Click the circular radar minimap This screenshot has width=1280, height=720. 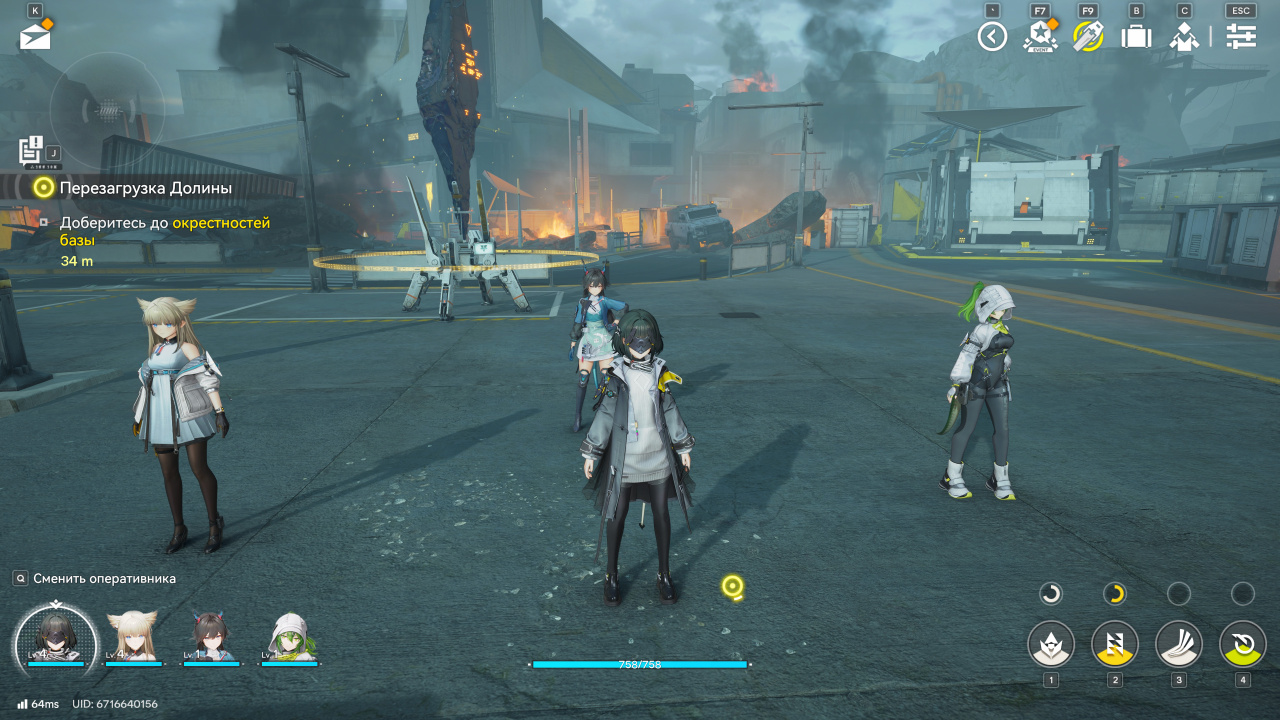107,108
